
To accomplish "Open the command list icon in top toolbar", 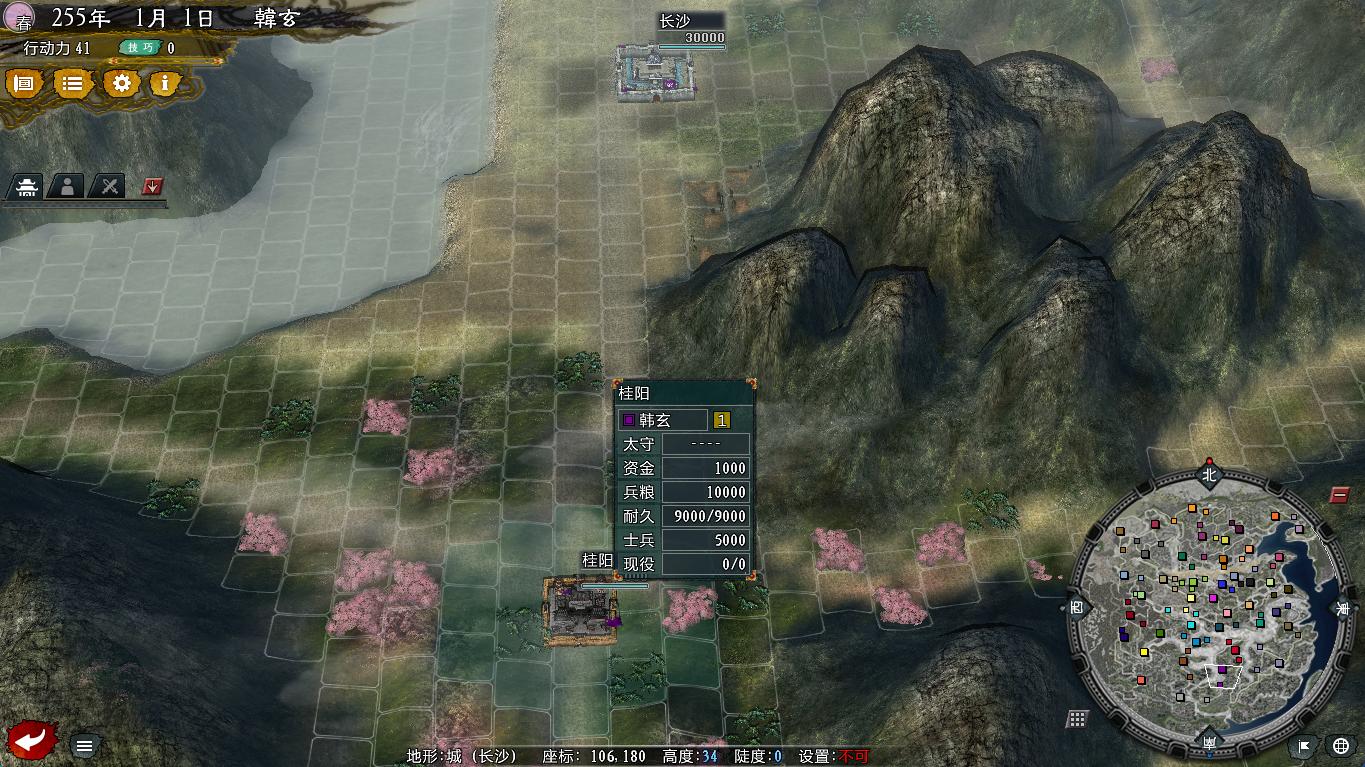I will tap(71, 84).
